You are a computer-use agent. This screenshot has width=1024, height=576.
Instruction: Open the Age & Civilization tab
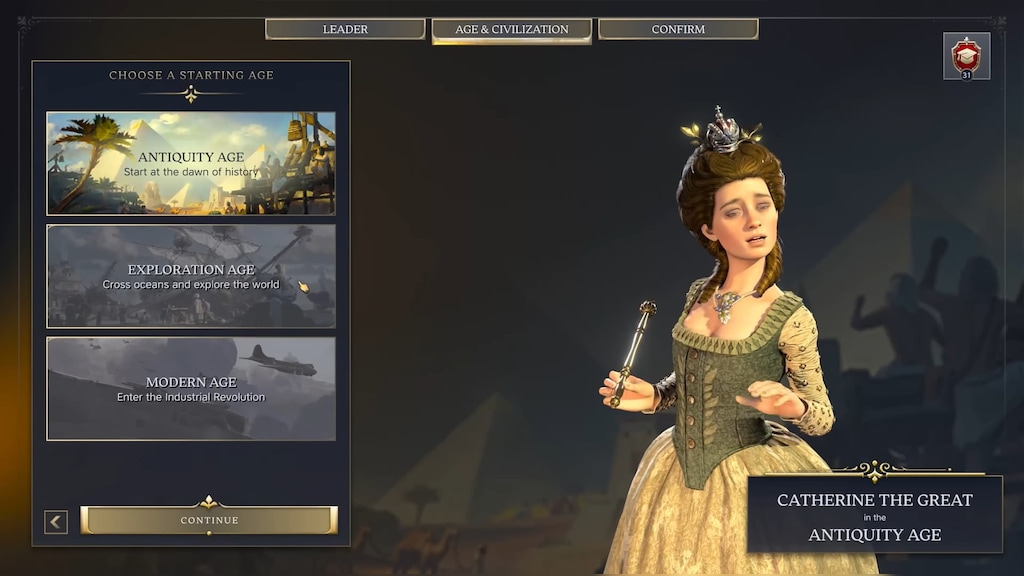coord(511,30)
